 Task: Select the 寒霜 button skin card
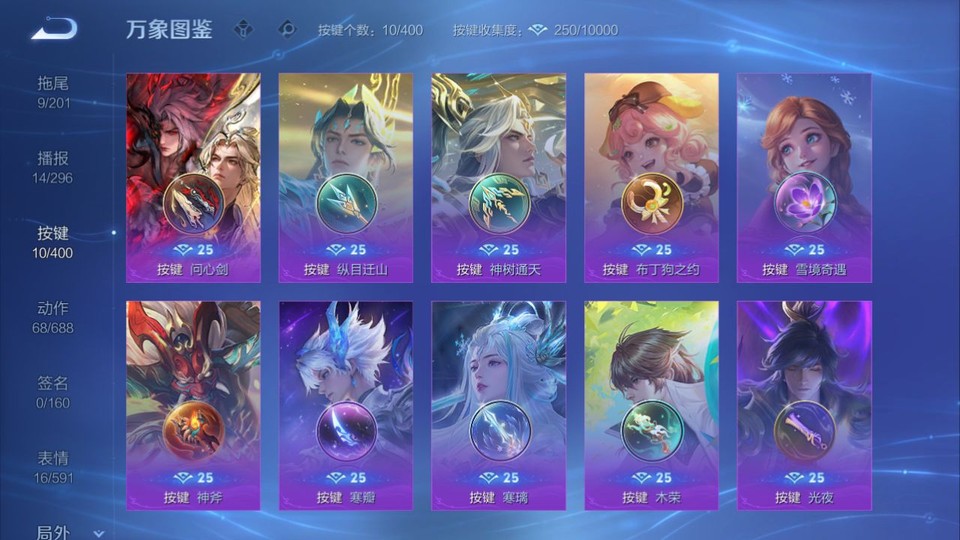coord(346,405)
